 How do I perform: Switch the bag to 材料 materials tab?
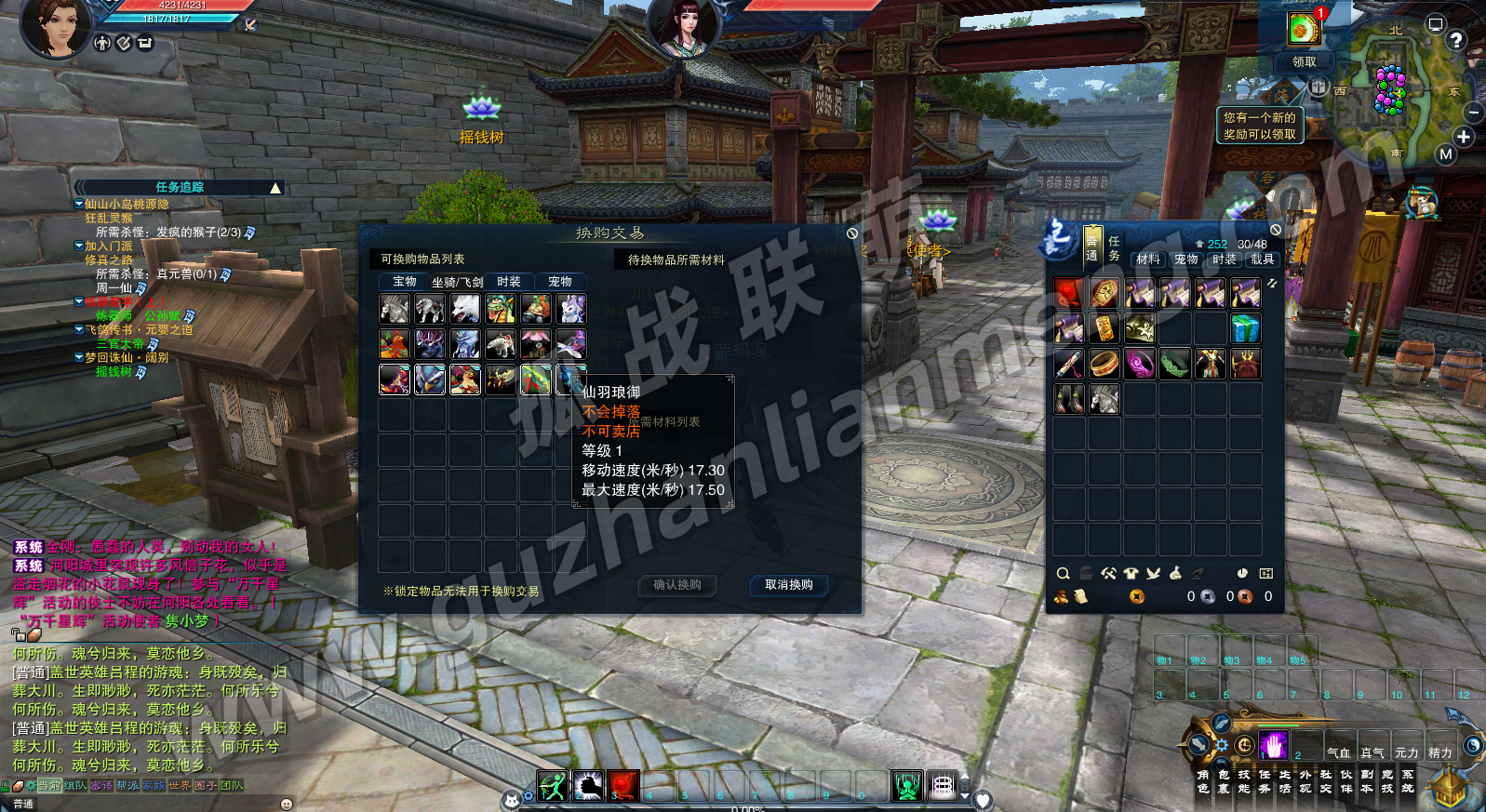pyautogui.click(x=1148, y=260)
